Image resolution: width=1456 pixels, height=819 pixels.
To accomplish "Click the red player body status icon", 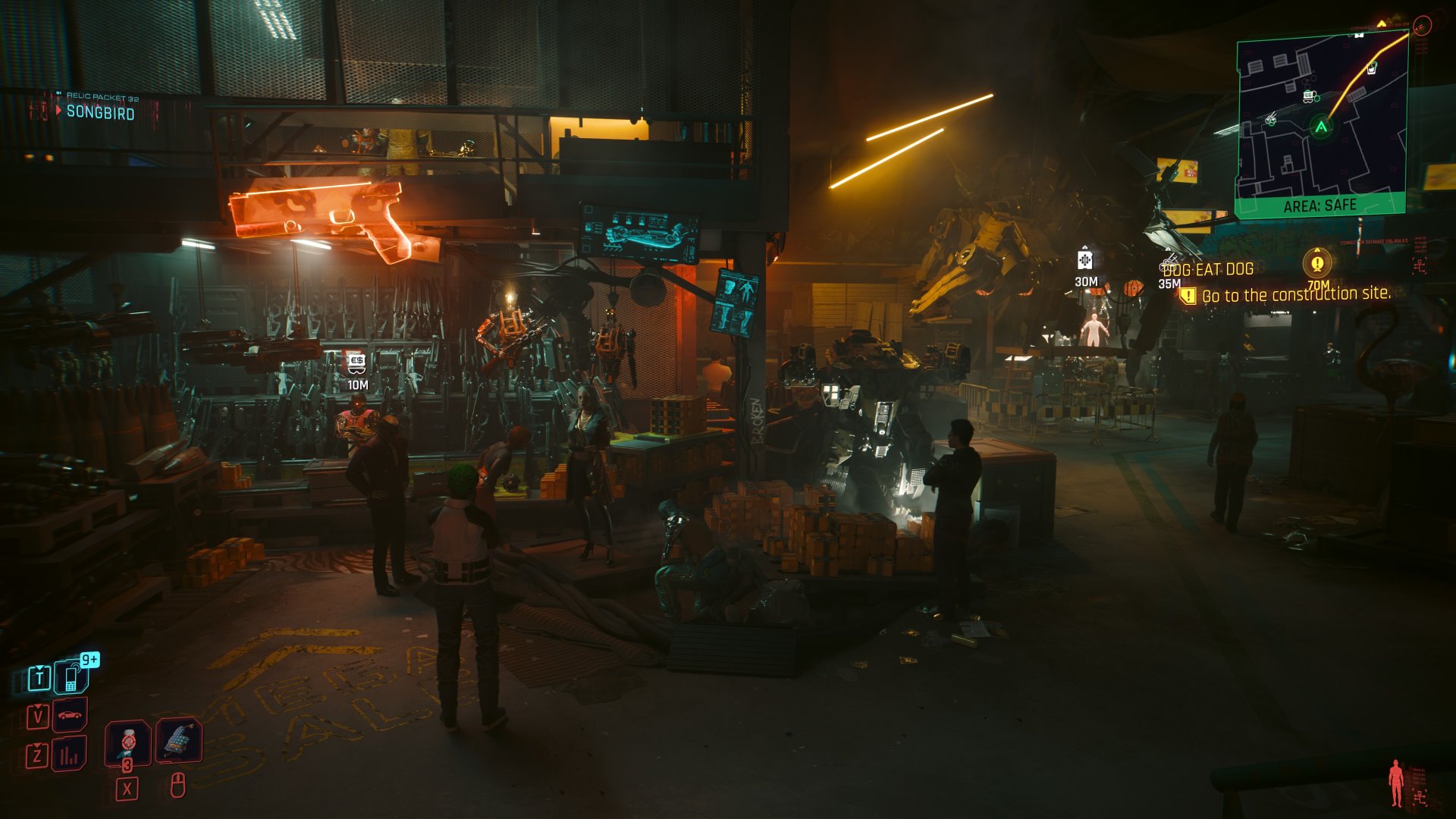I will [1395, 783].
